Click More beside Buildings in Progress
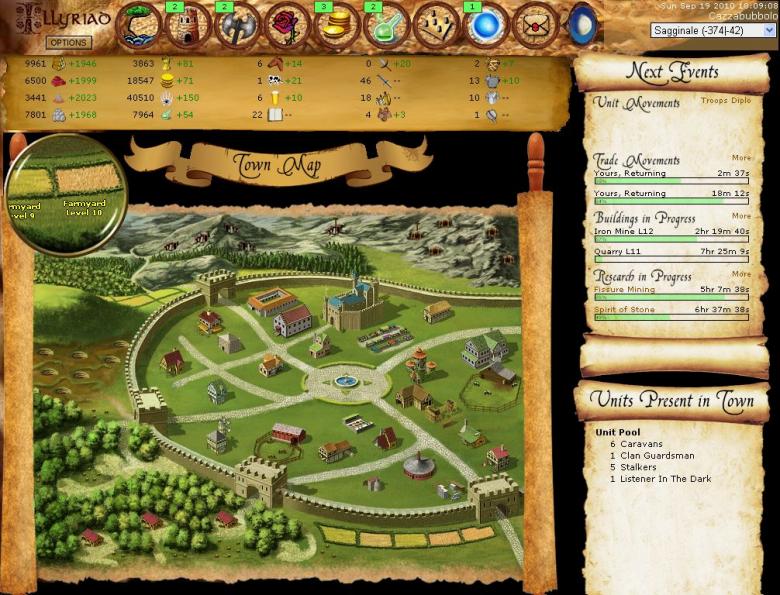The width and height of the screenshot is (780, 595). click(741, 216)
